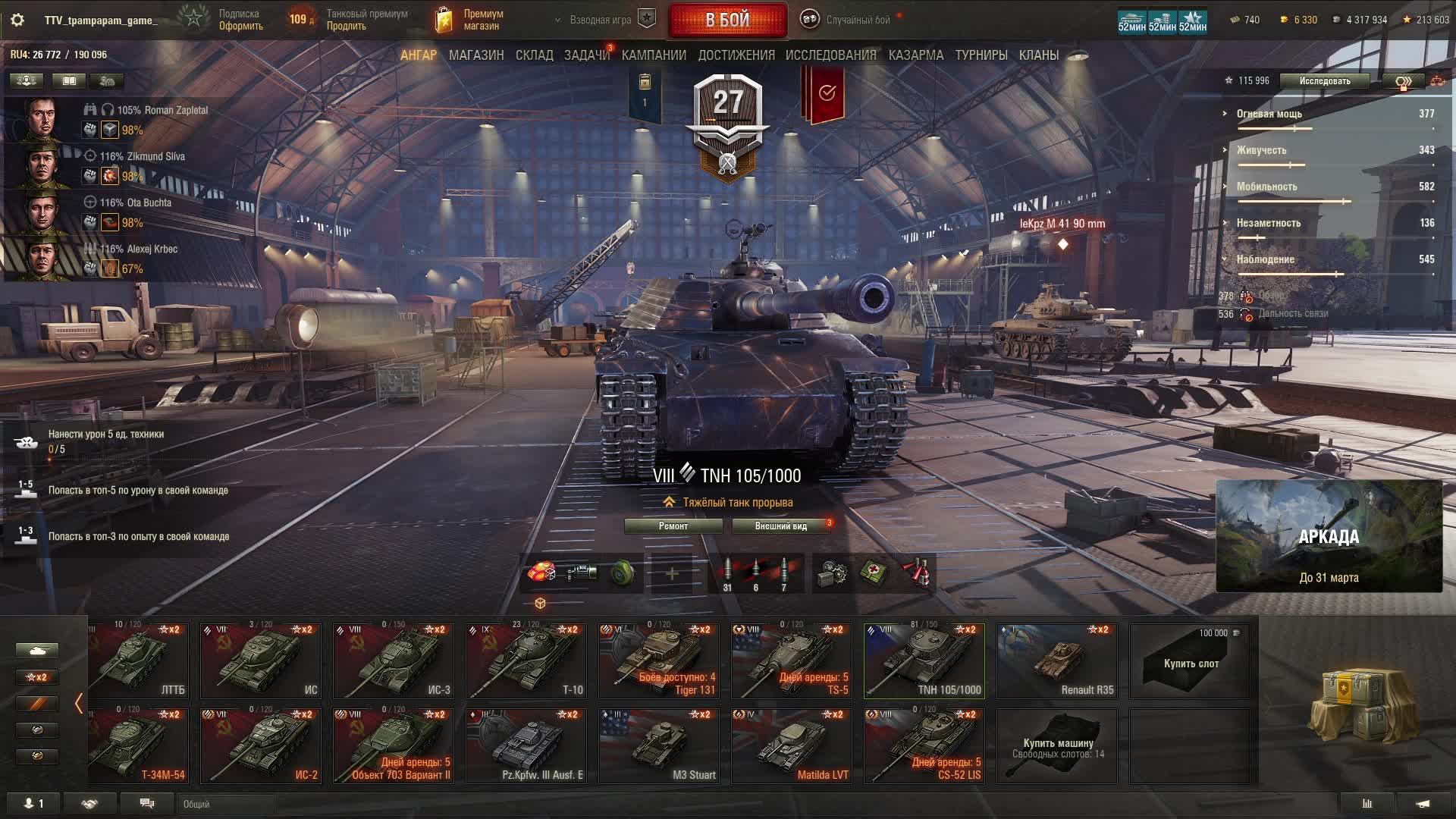Open the settings gear menu
This screenshot has width=1456, height=819.
(17, 20)
